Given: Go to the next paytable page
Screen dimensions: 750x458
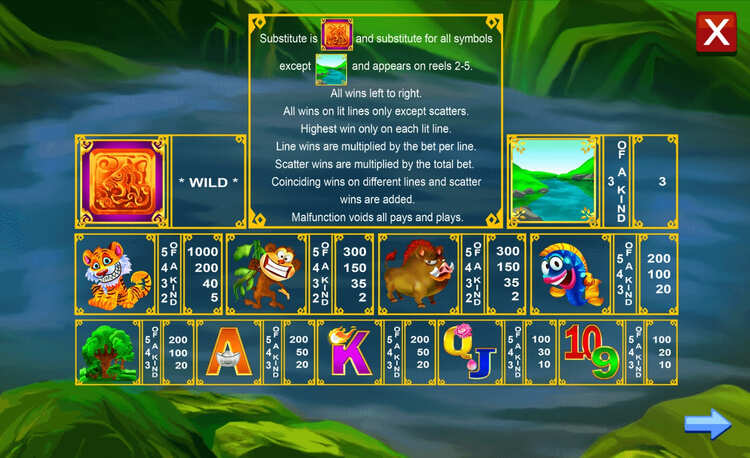Looking at the screenshot, I should (x=707, y=425).
